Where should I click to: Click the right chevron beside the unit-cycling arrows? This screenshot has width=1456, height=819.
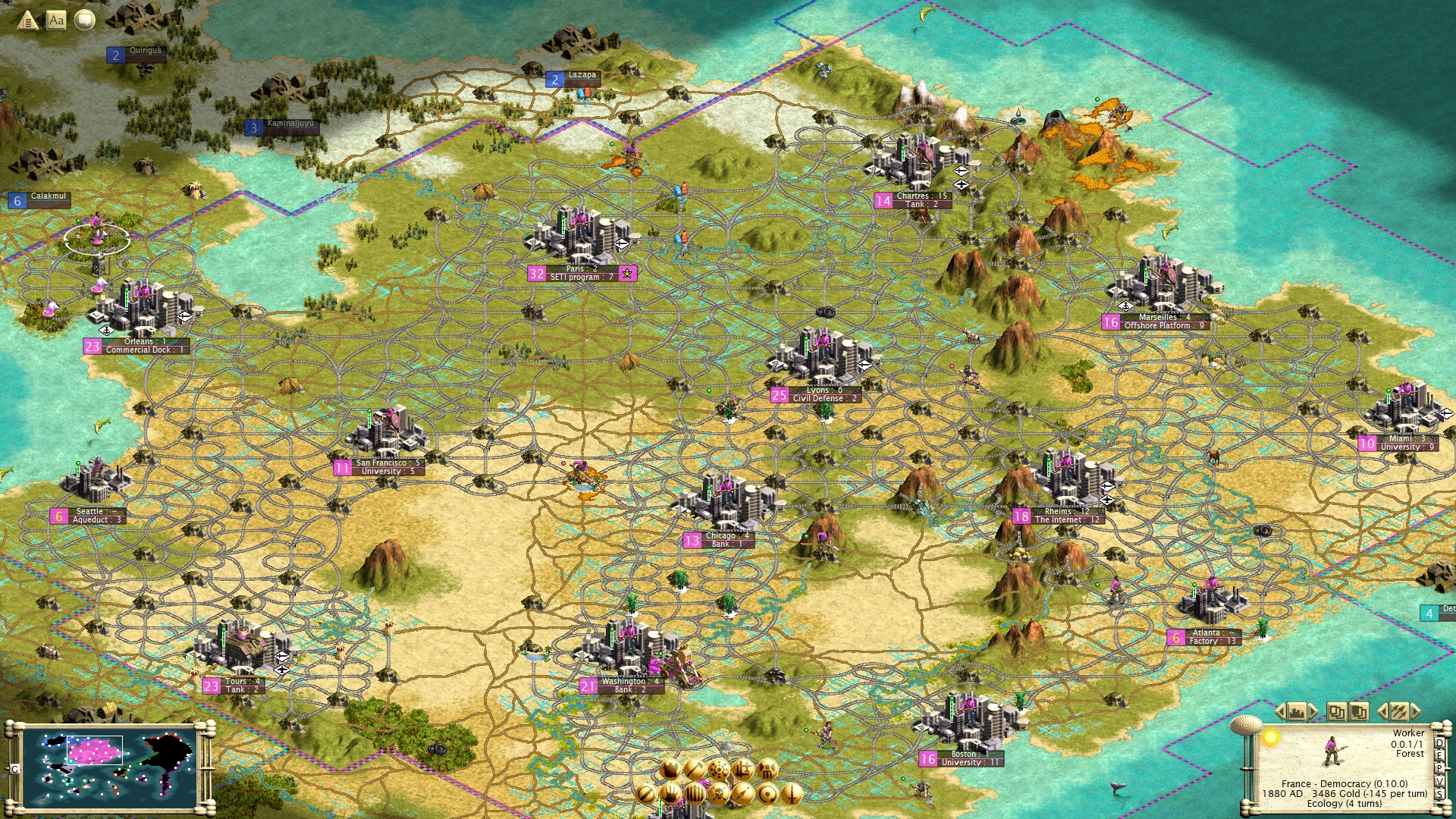point(1416,711)
